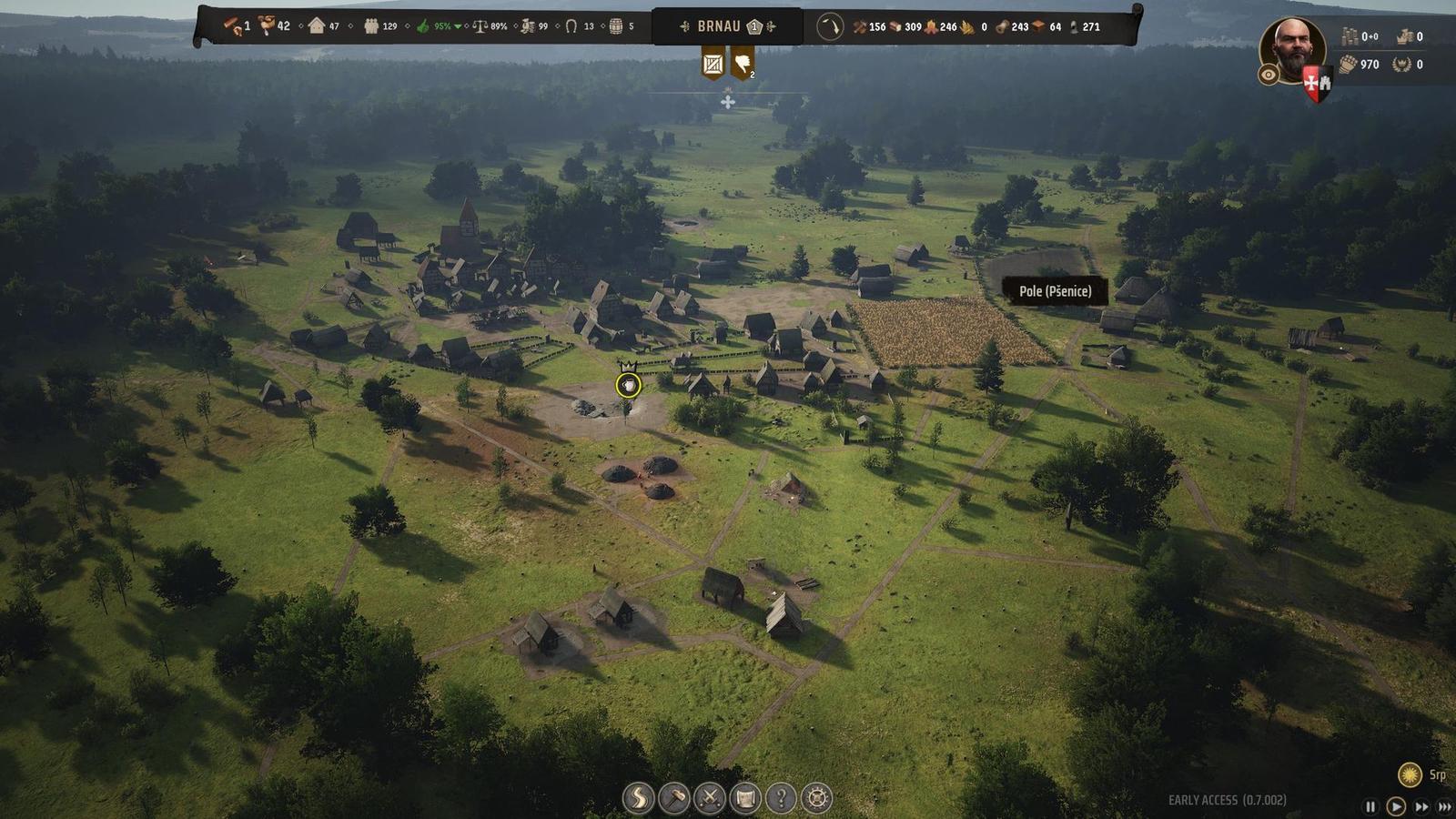Click the red and black coat of arms
The width and height of the screenshot is (1456, 819).
[1316, 84]
